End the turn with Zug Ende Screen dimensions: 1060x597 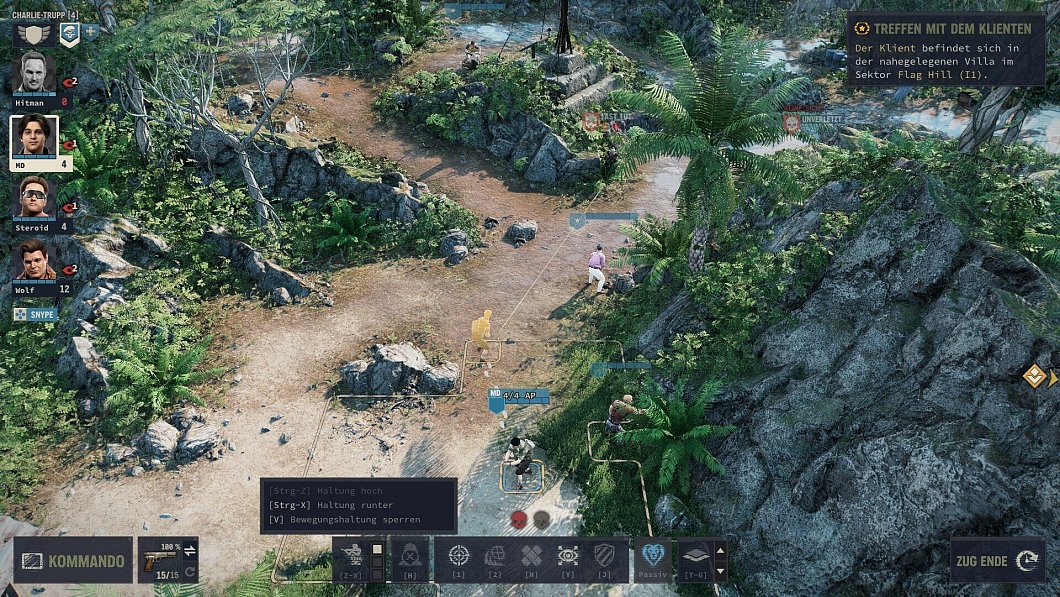pyautogui.click(x=997, y=561)
